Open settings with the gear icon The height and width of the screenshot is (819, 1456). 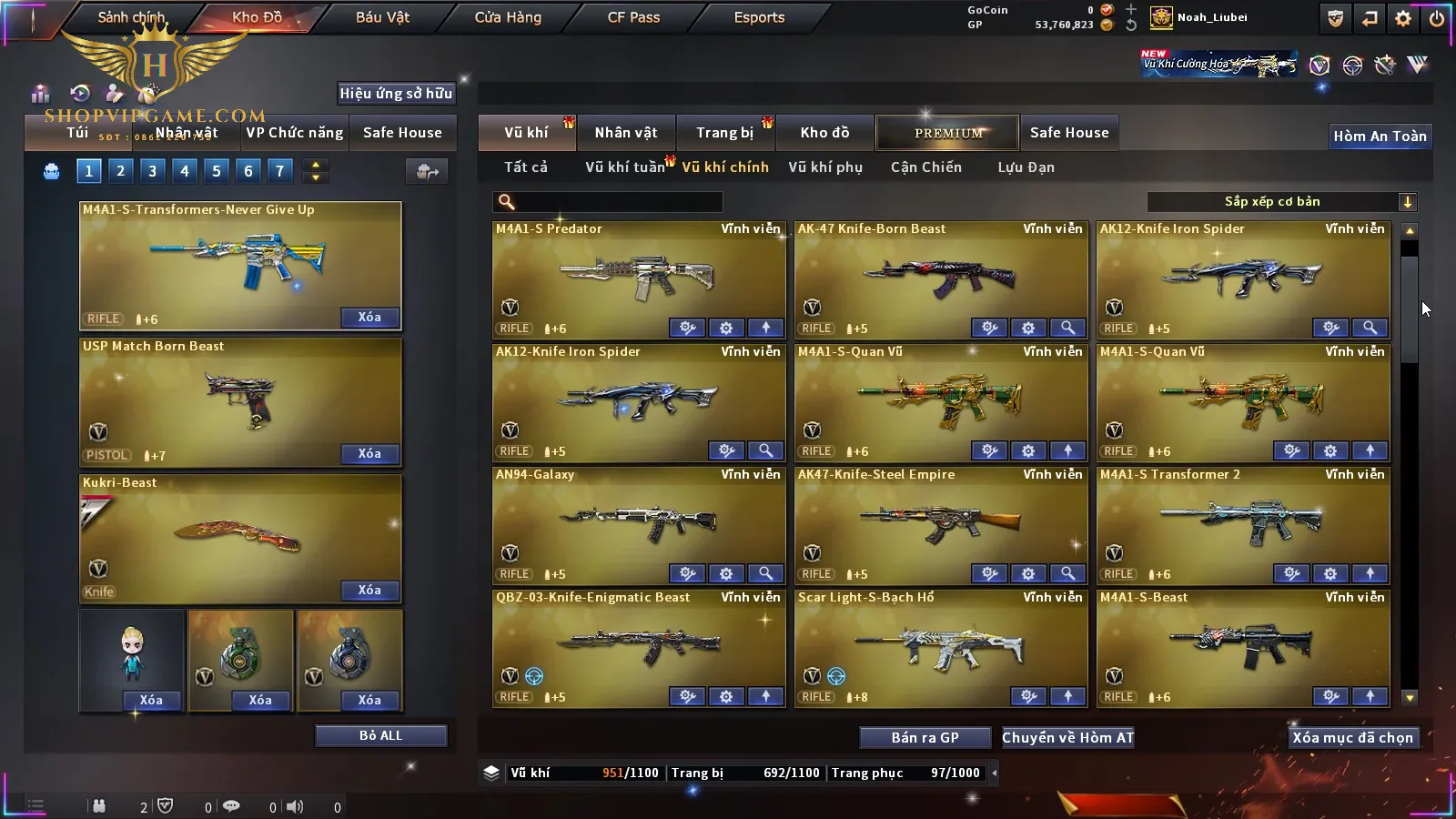[1403, 18]
